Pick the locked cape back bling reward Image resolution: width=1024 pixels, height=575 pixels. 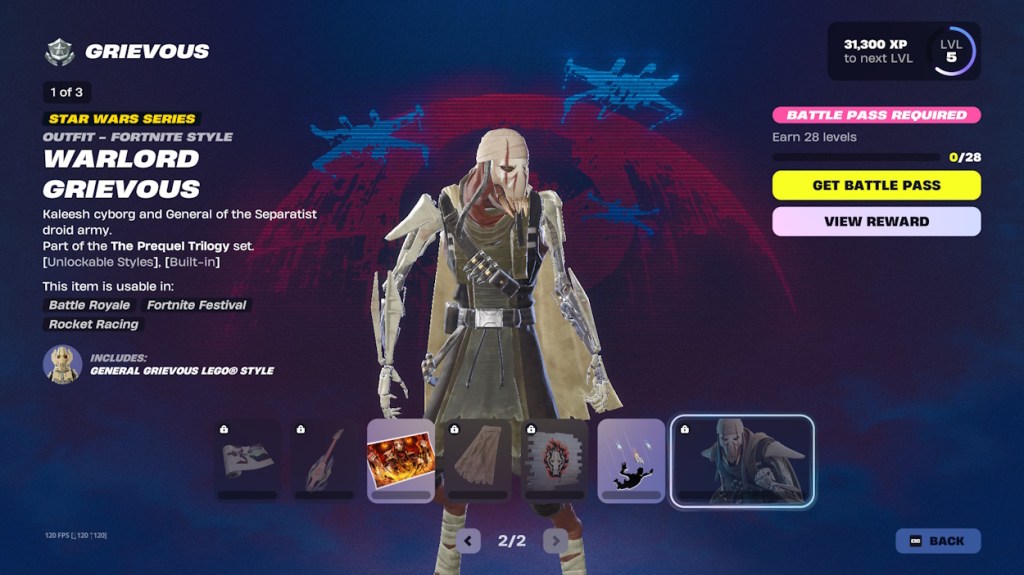(477, 460)
